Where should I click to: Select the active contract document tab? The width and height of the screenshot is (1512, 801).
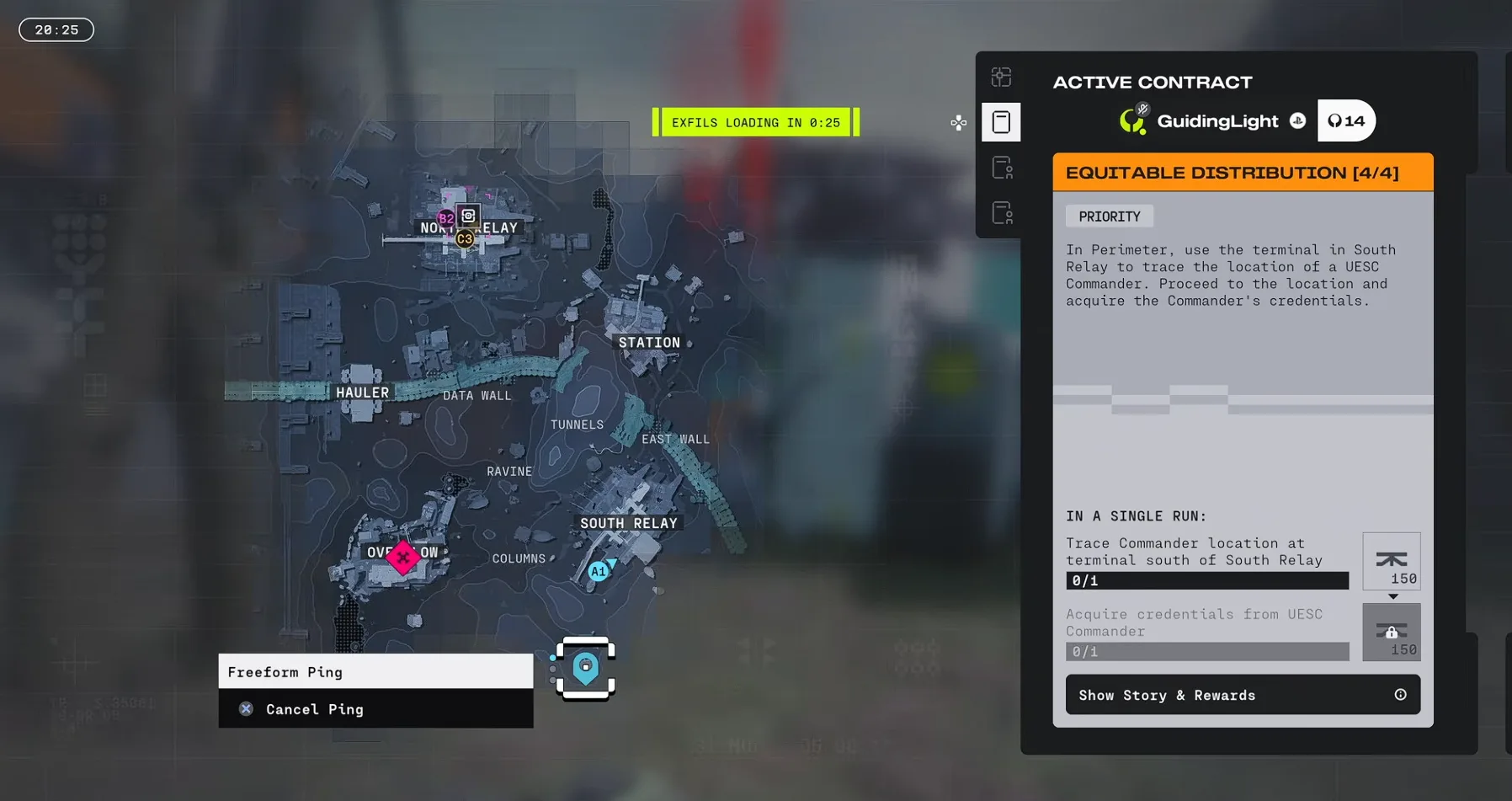coord(1001,122)
